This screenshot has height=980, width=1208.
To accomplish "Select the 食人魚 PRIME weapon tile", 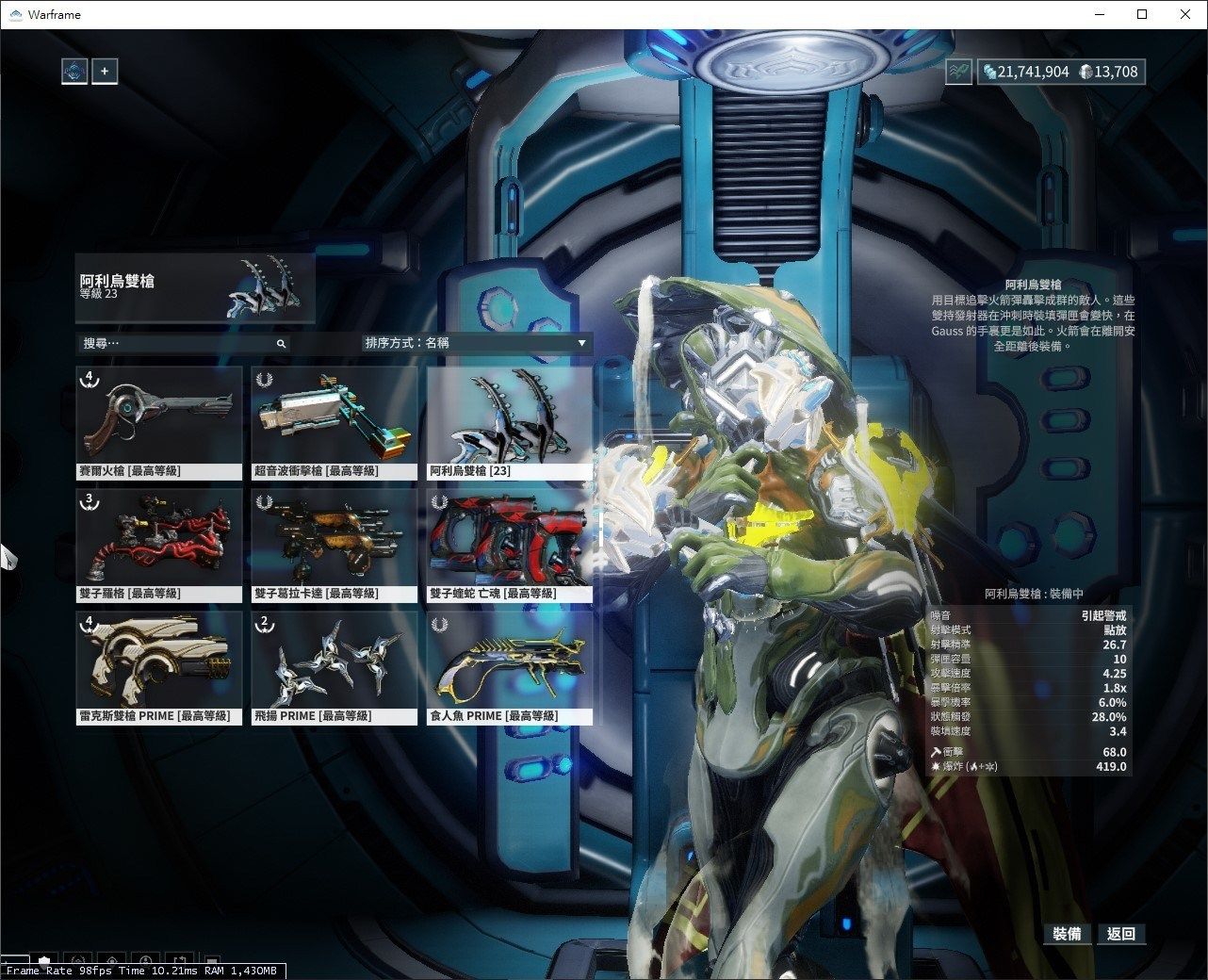I will [510, 667].
